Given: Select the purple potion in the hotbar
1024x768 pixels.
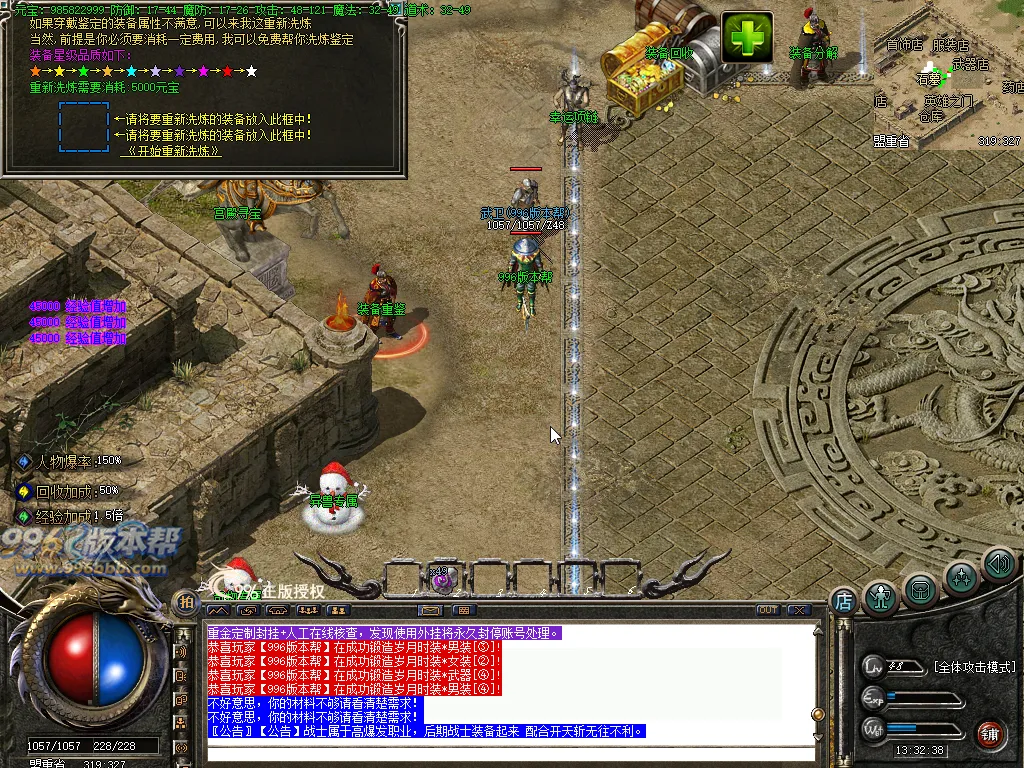Looking at the screenshot, I should (x=443, y=577).
